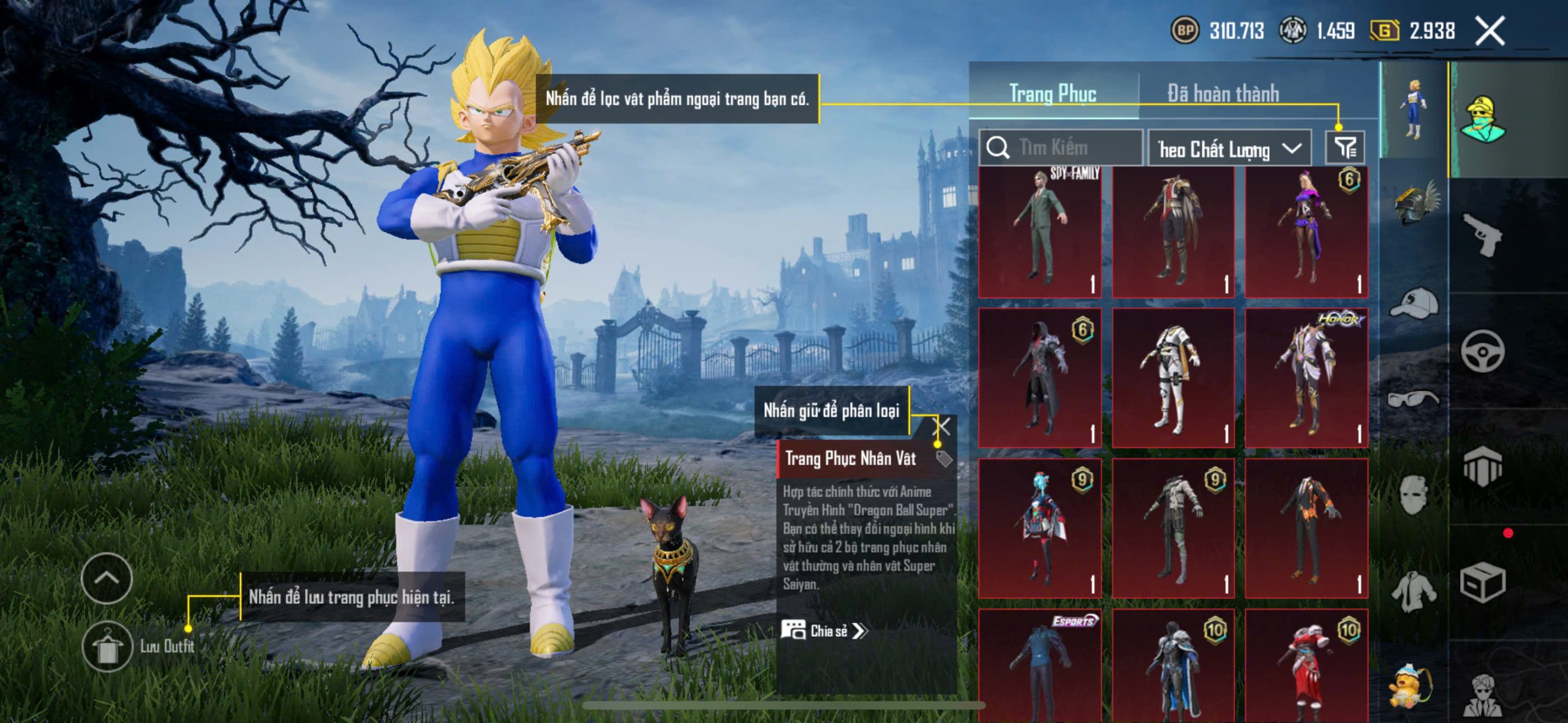Screen dimensions: 1568x723
Task: Close the inventory screen
Action: point(1490,31)
